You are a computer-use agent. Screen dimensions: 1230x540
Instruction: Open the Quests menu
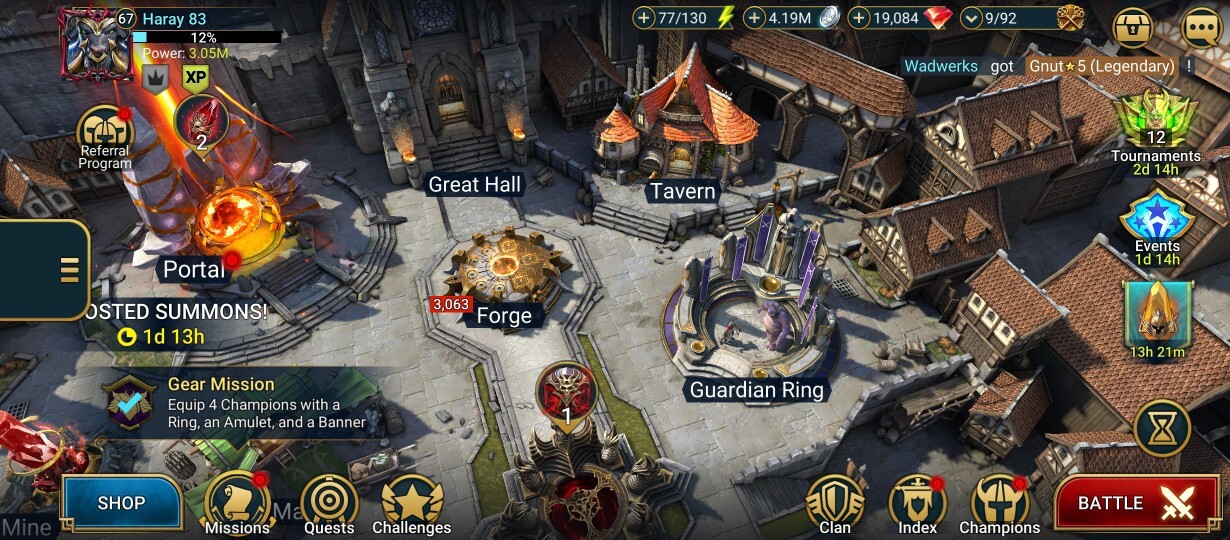click(x=329, y=502)
